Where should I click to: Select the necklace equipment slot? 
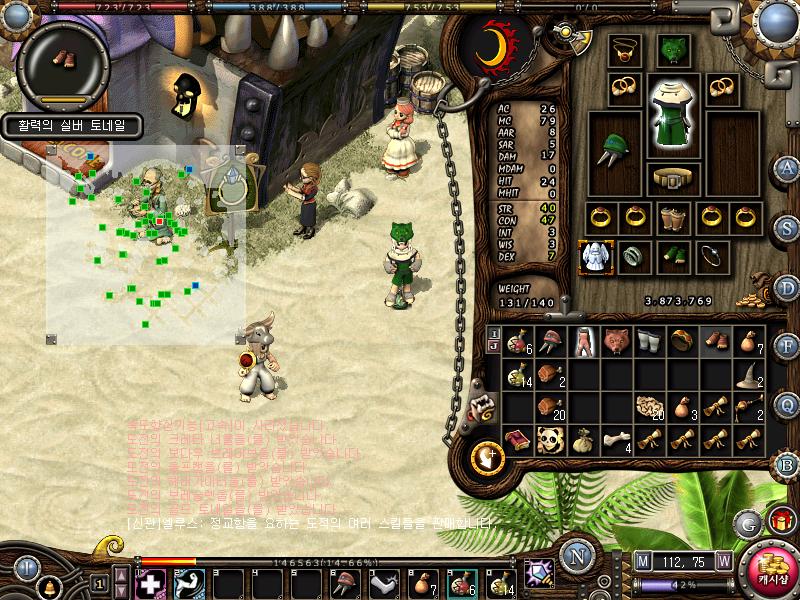(625, 50)
